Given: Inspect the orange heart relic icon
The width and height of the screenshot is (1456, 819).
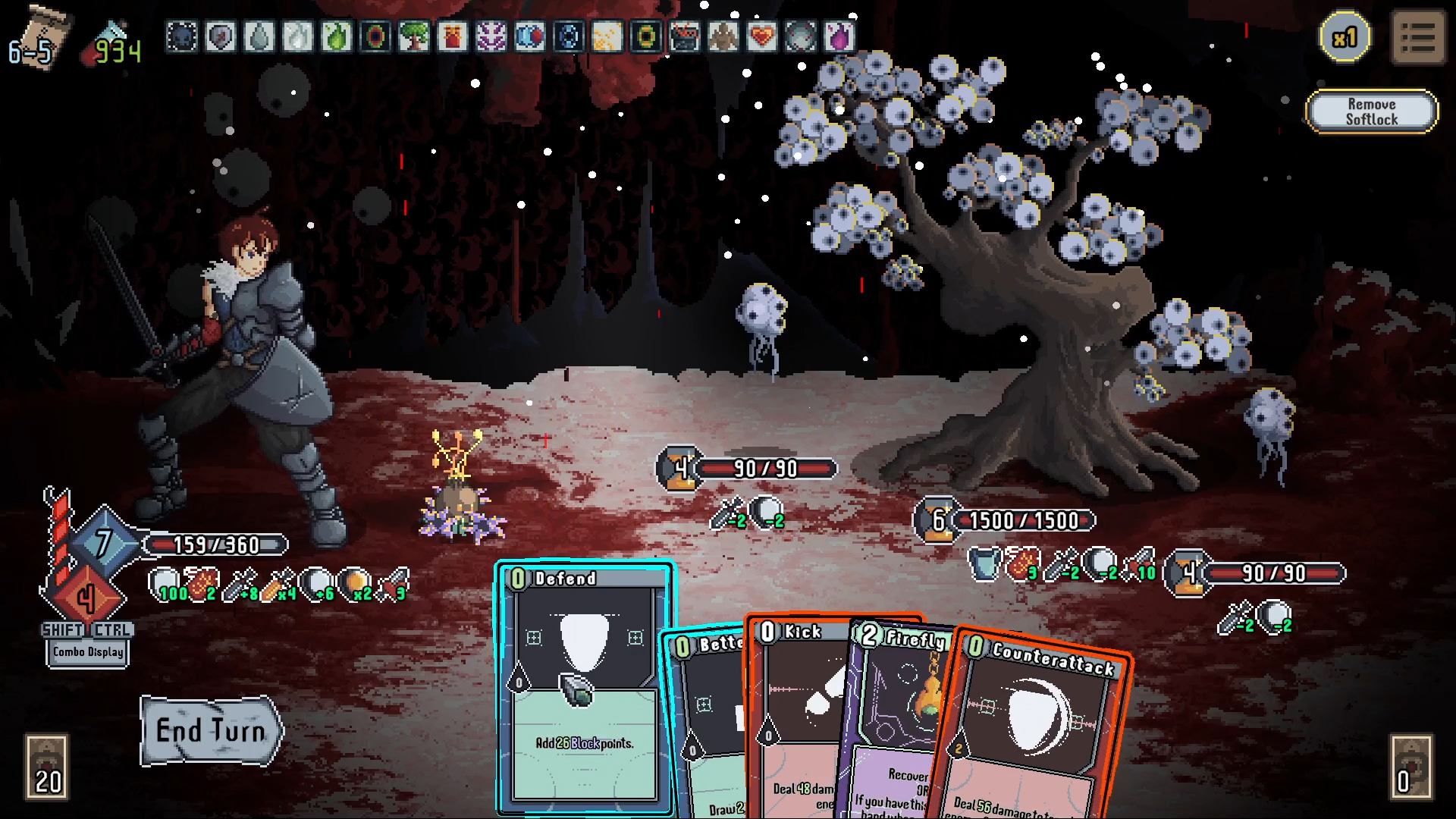Looking at the screenshot, I should (x=761, y=36).
